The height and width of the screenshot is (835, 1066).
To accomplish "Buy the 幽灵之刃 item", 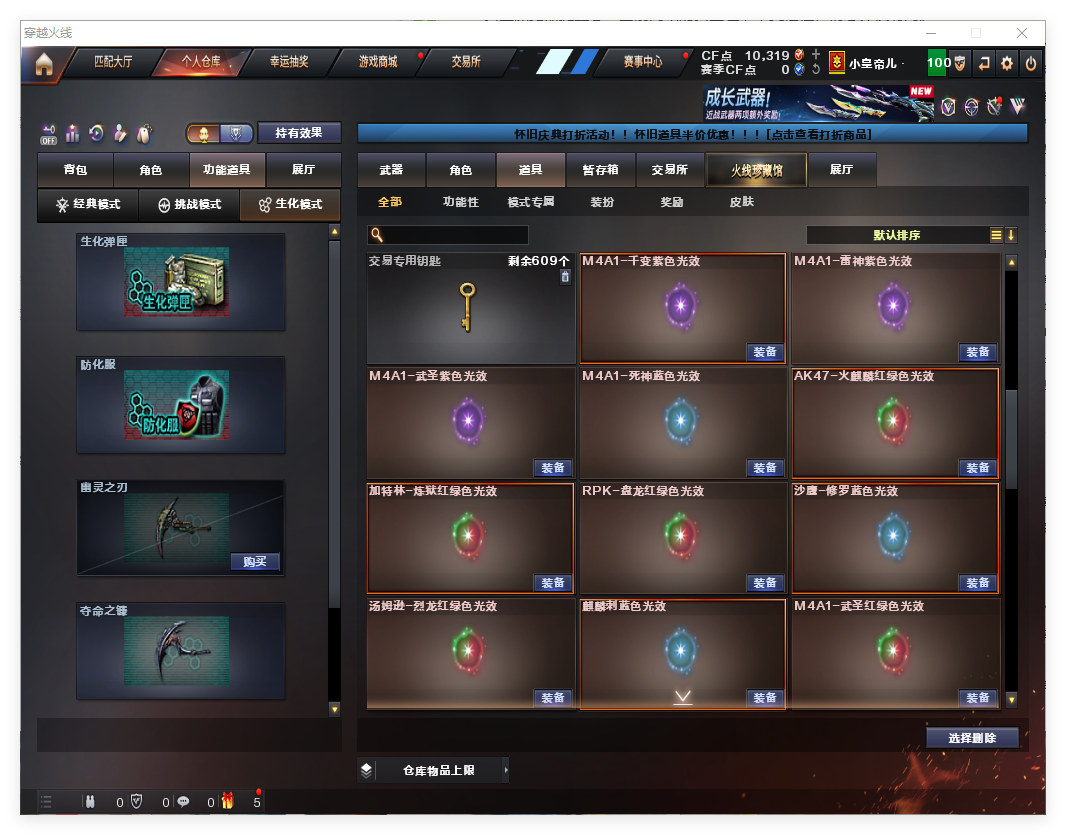I will tap(255, 562).
